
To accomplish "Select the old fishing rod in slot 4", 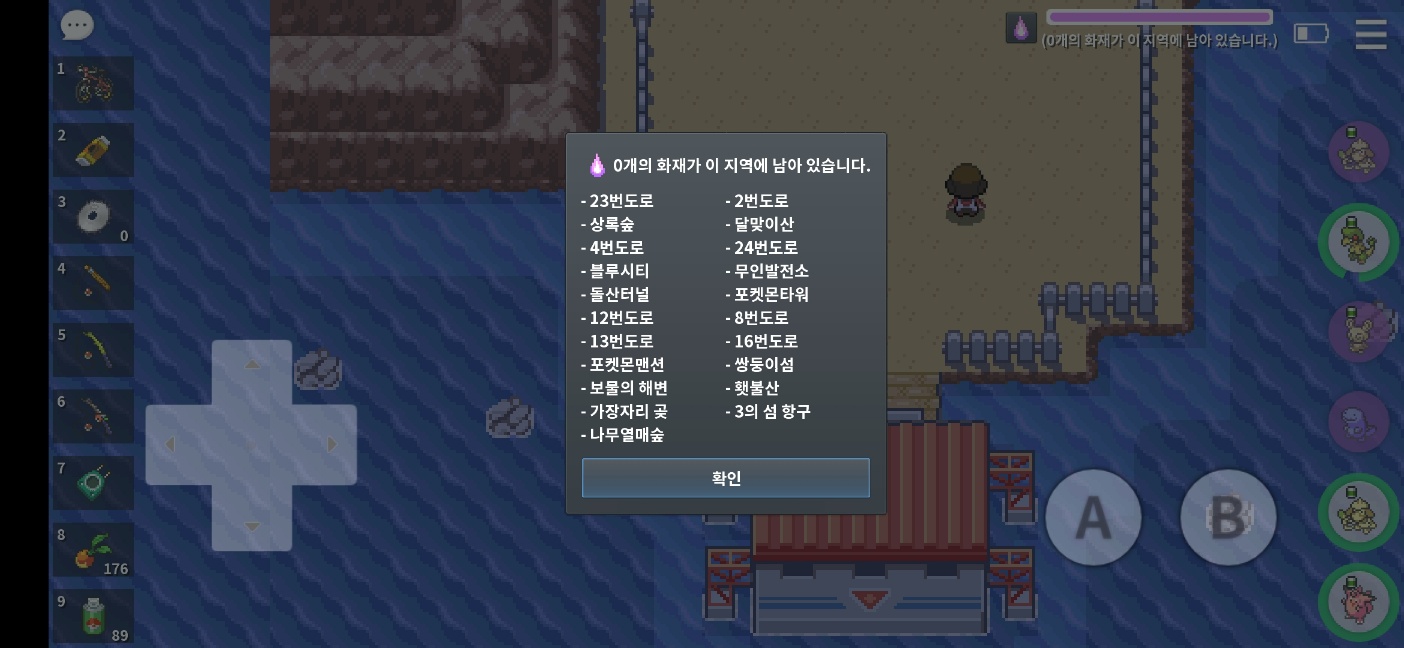I will 94,283.
